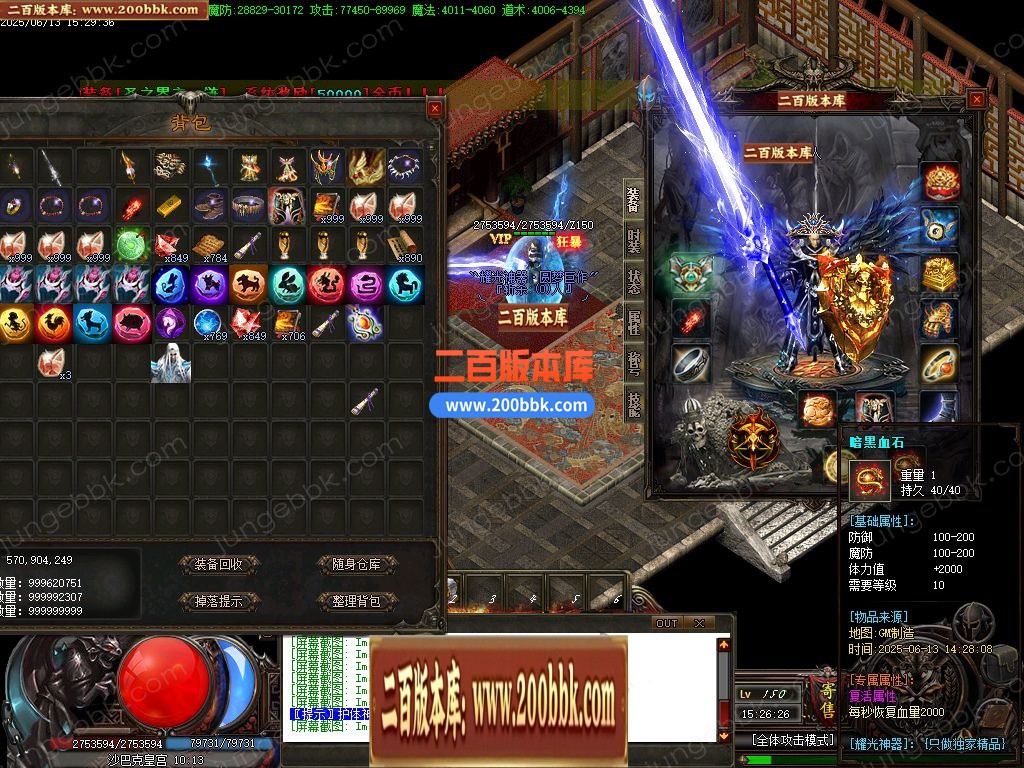Image resolution: width=1024 pixels, height=768 pixels.
Task: Select the golden gauntlet equipment slot
Action: click(x=939, y=320)
